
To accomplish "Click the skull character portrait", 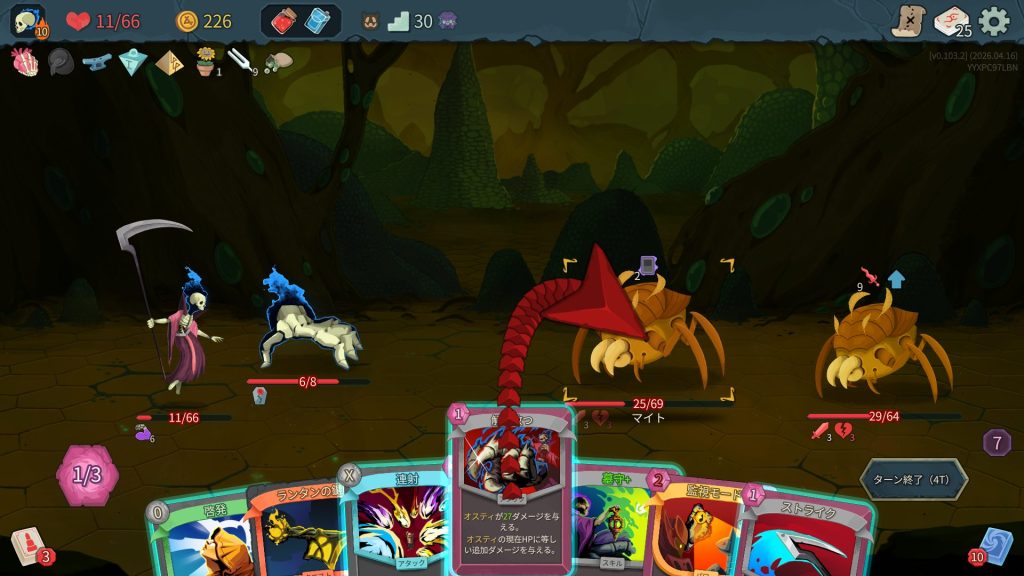I will [27, 21].
